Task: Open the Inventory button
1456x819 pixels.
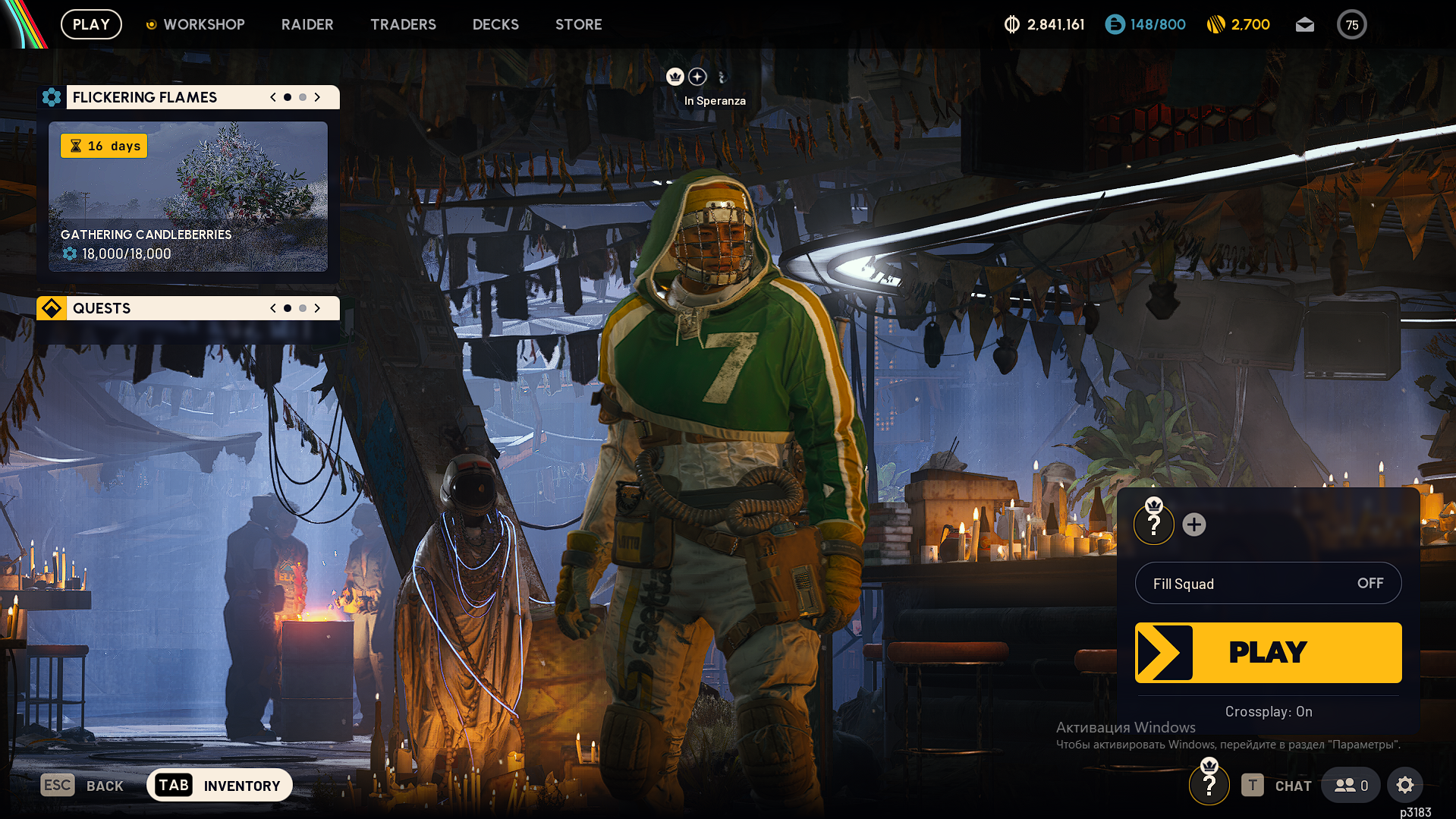Action: tap(219, 785)
